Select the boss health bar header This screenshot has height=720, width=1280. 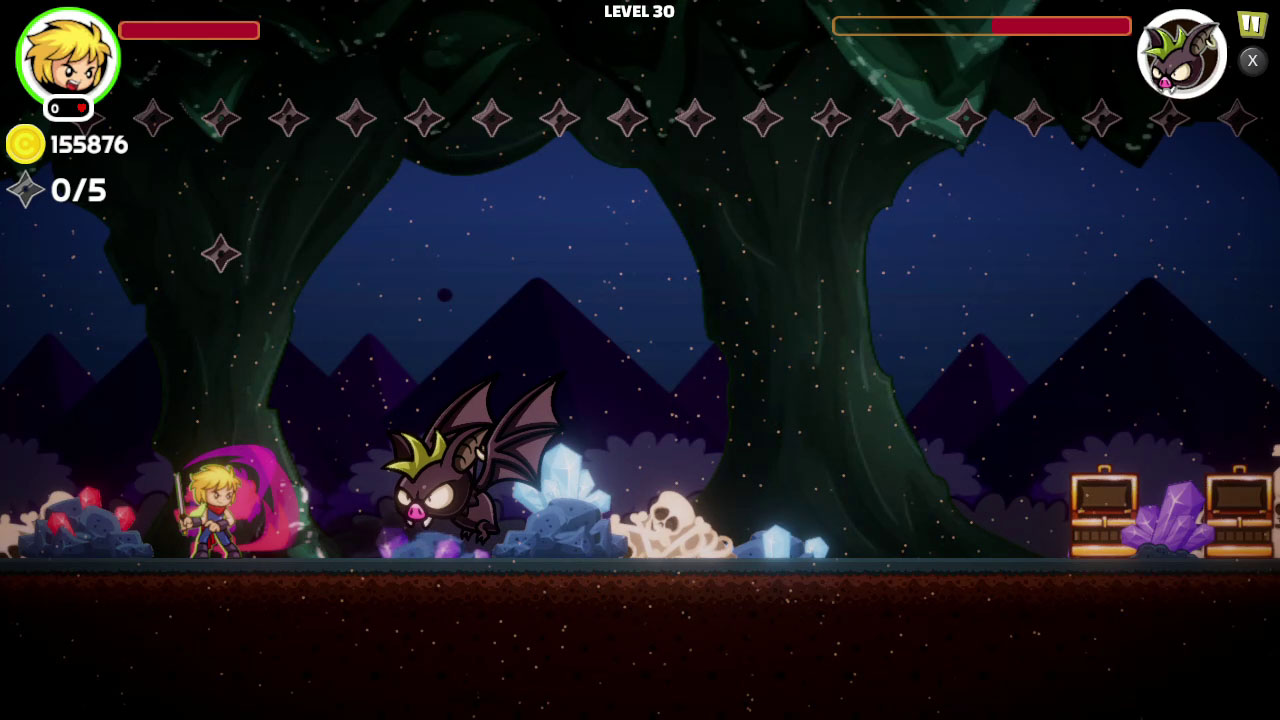pyautogui.click(x=982, y=27)
